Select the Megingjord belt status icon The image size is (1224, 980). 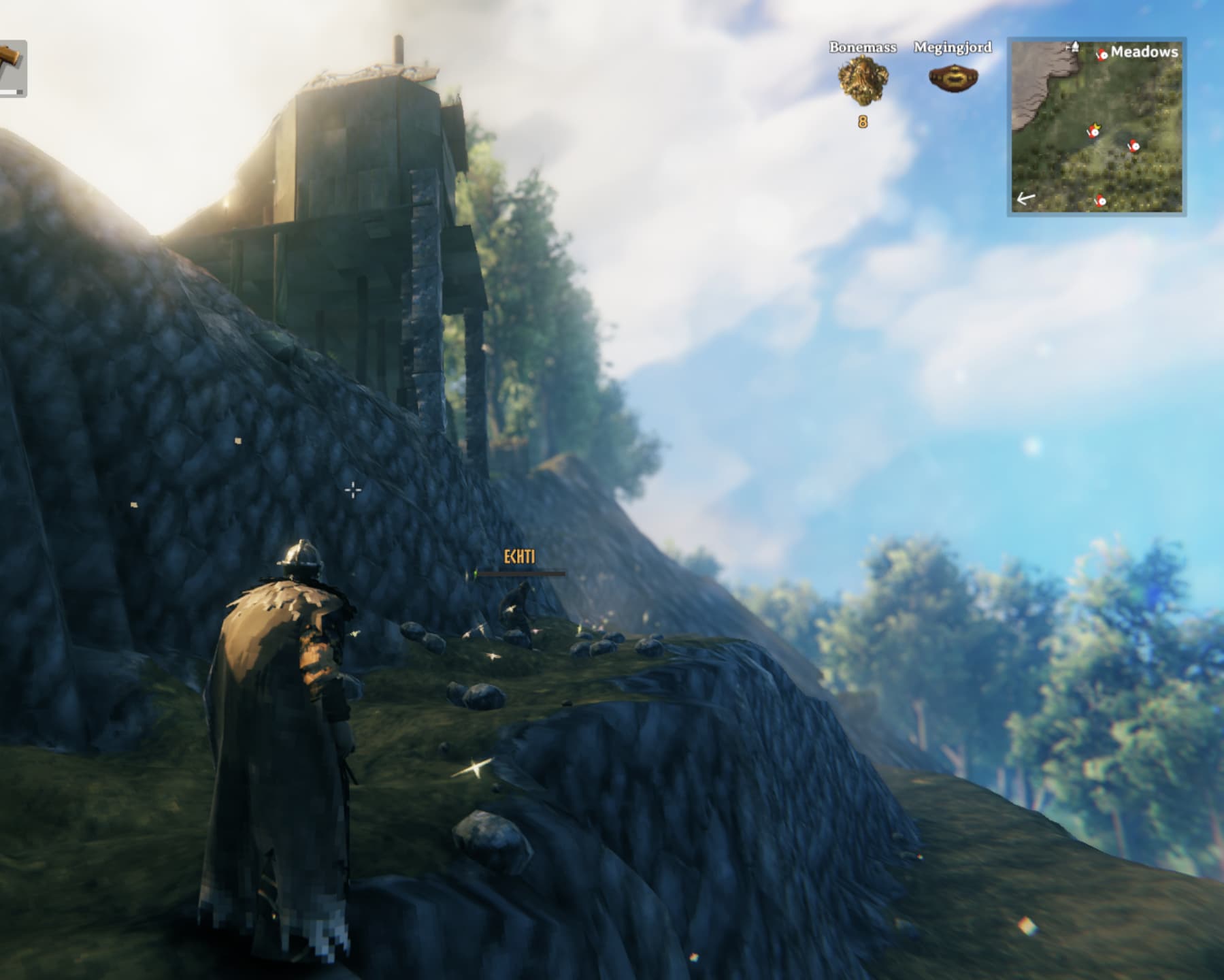click(x=953, y=78)
